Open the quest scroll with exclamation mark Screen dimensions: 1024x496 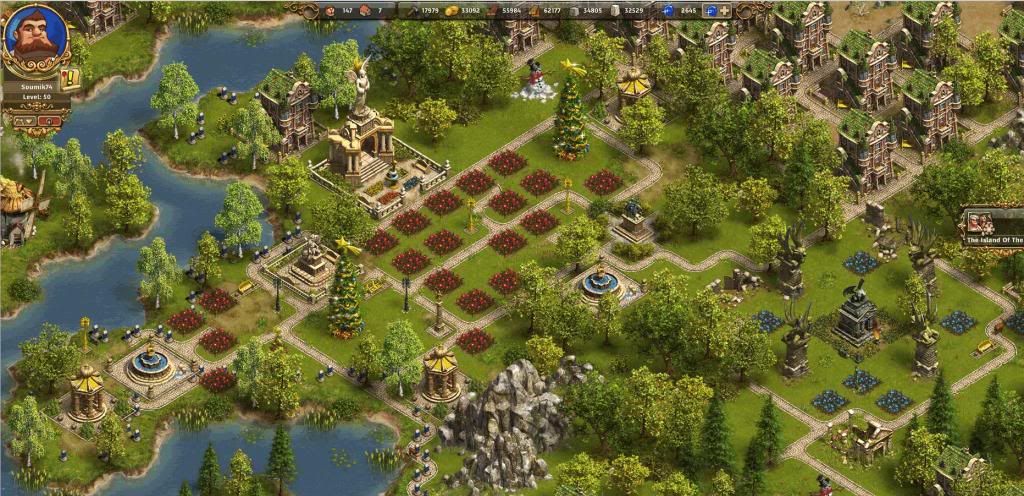click(x=71, y=78)
